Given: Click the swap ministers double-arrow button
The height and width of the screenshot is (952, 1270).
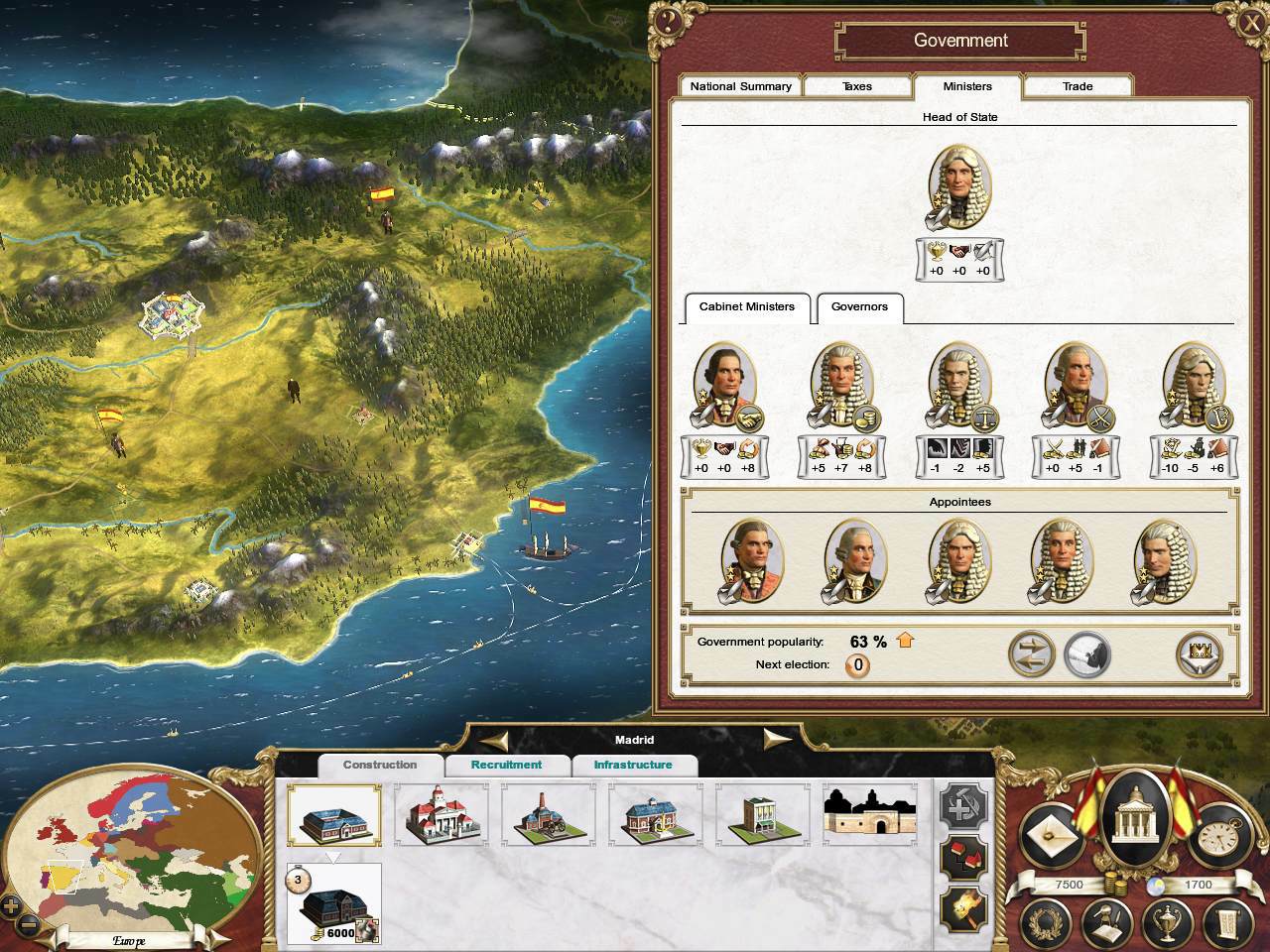Looking at the screenshot, I should (1032, 654).
